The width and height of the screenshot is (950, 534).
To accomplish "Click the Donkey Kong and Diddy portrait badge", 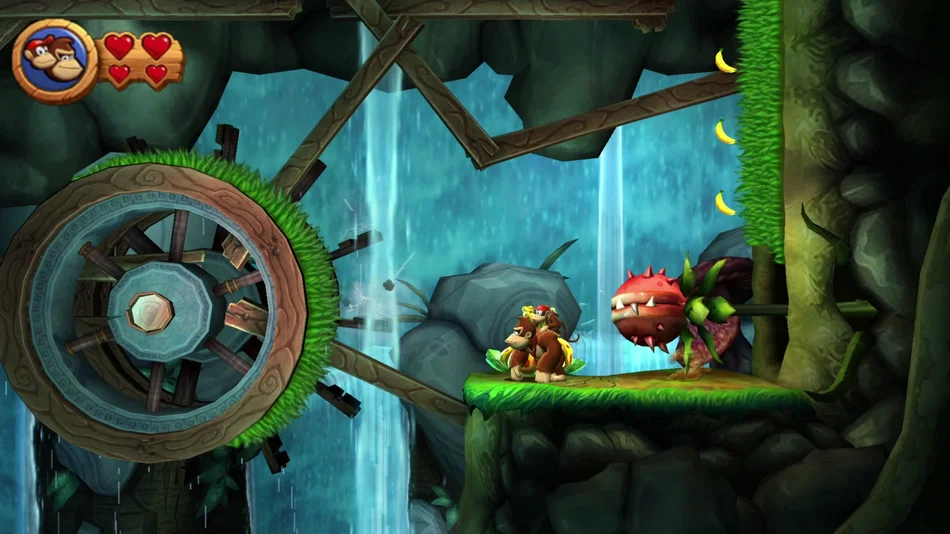I will point(55,62).
